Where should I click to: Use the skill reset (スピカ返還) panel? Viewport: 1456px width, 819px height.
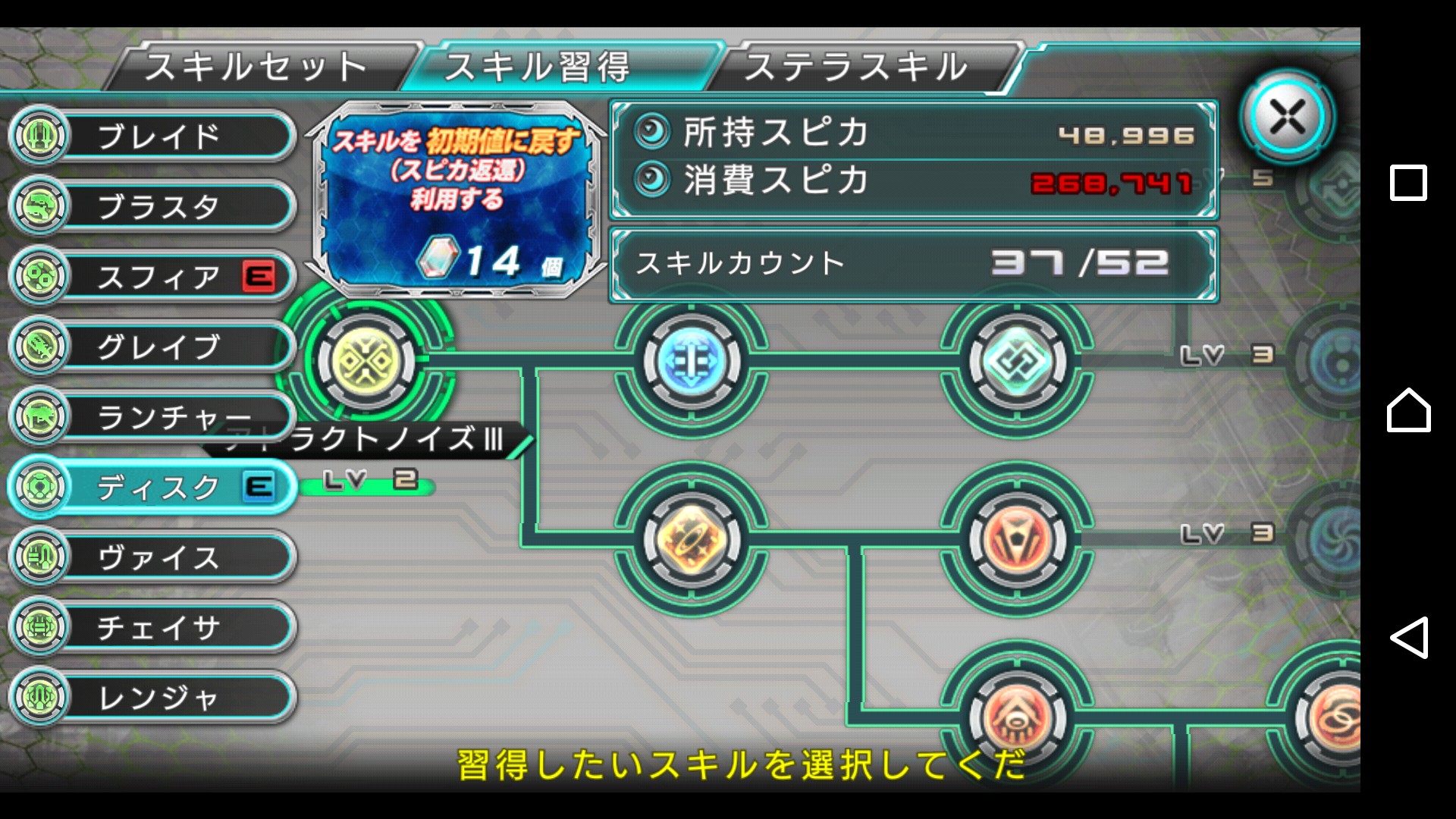(457, 199)
